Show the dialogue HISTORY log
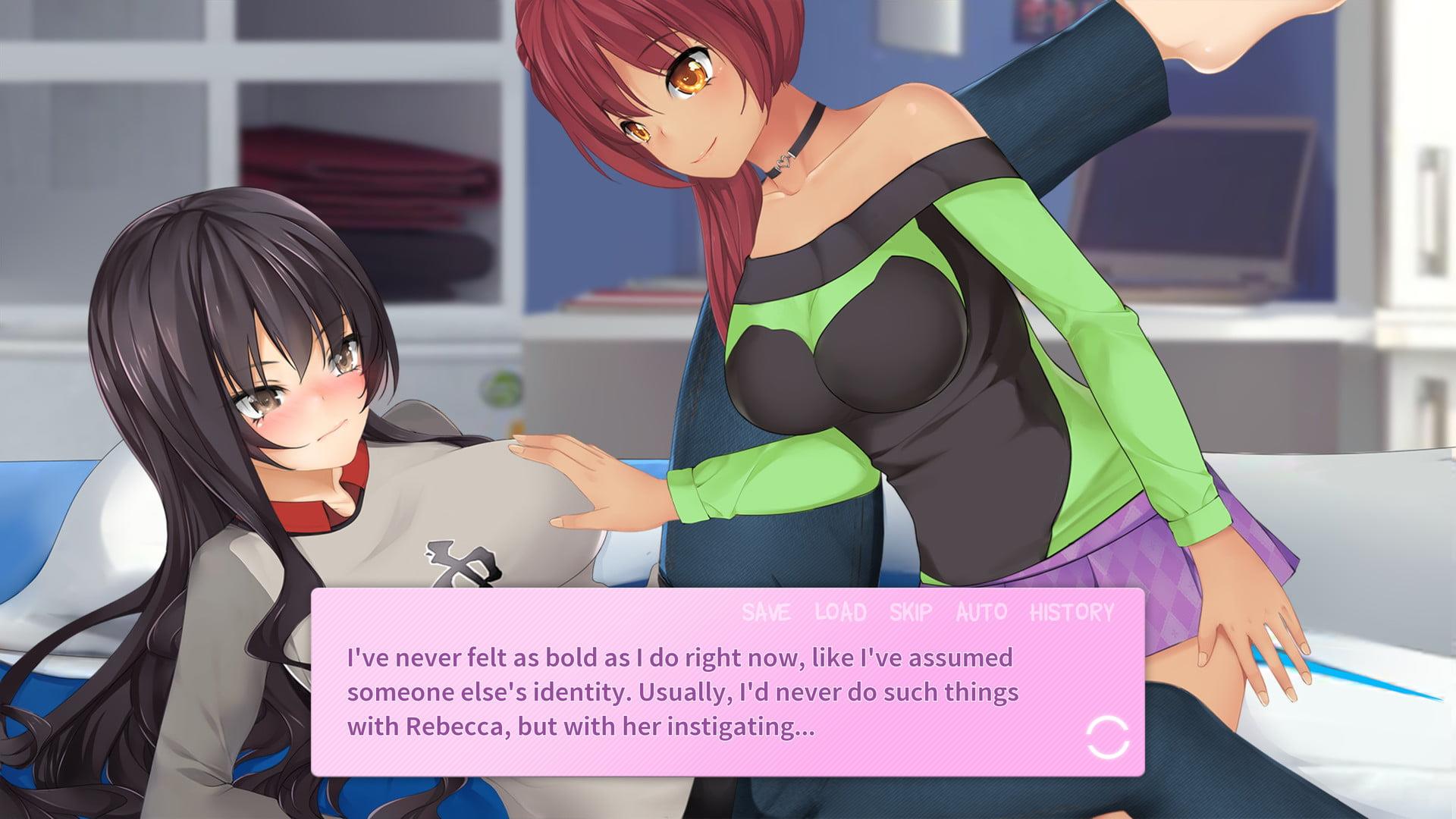This screenshot has width=1456, height=819. tap(1072, 612)
